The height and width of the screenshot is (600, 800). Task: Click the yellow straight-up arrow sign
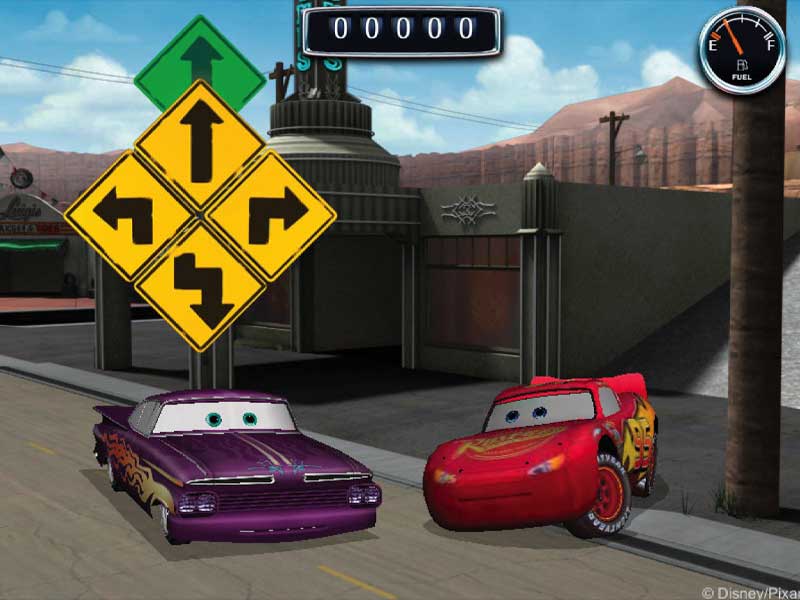coord(200,143)
